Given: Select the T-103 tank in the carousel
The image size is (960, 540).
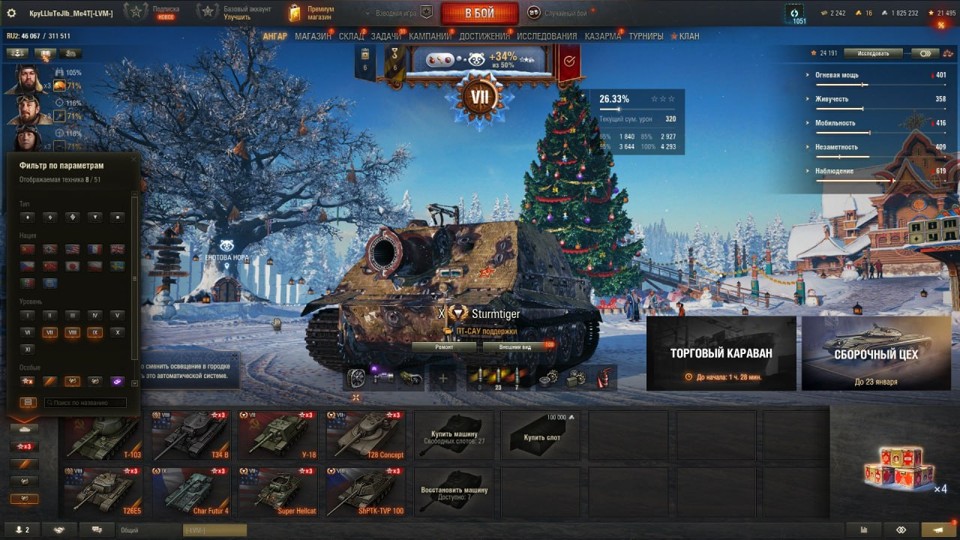Looking at the screenshot, I should click(103, 435).
